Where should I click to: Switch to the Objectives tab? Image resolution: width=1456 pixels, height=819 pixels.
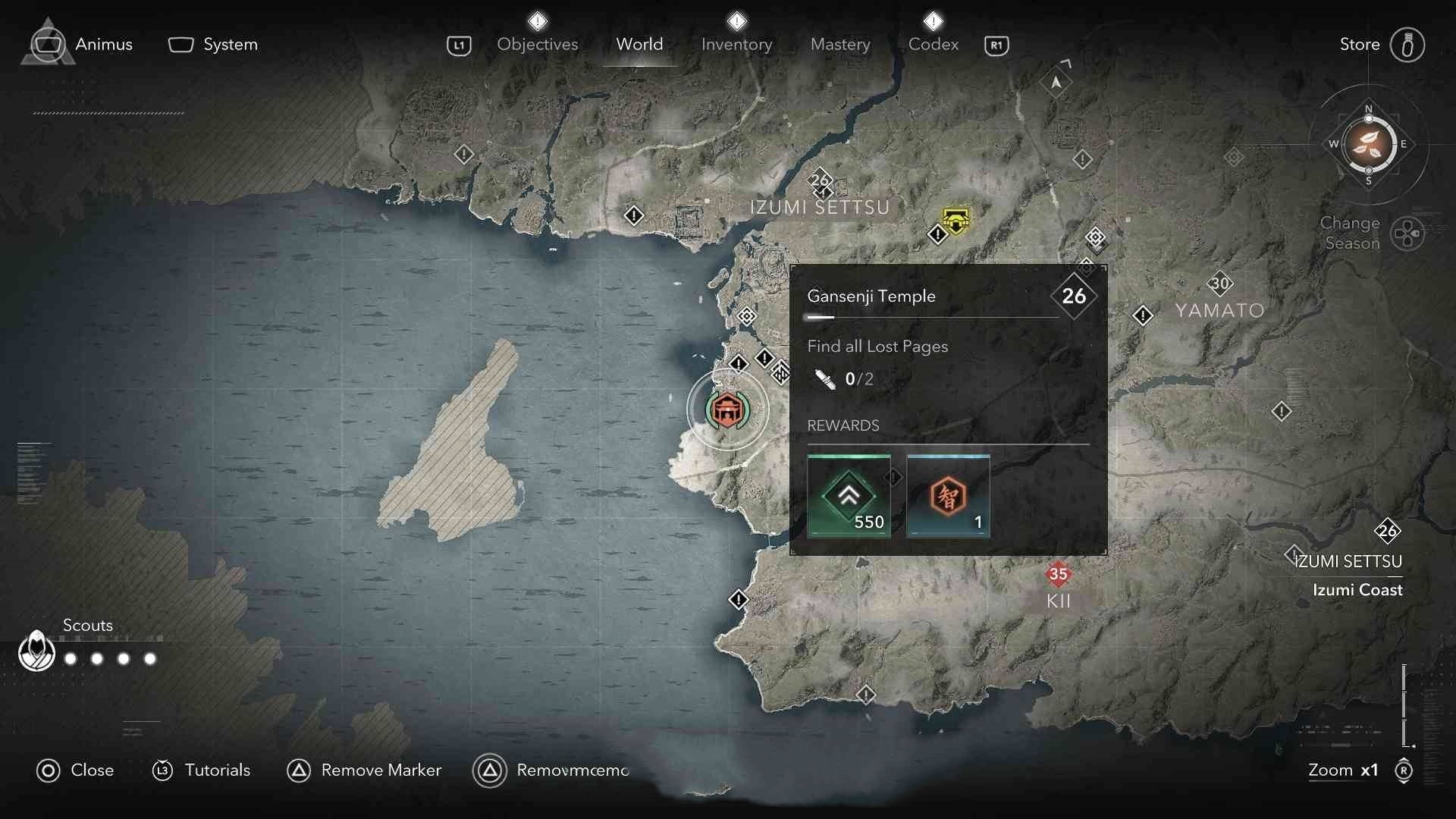tap(537, 45)
